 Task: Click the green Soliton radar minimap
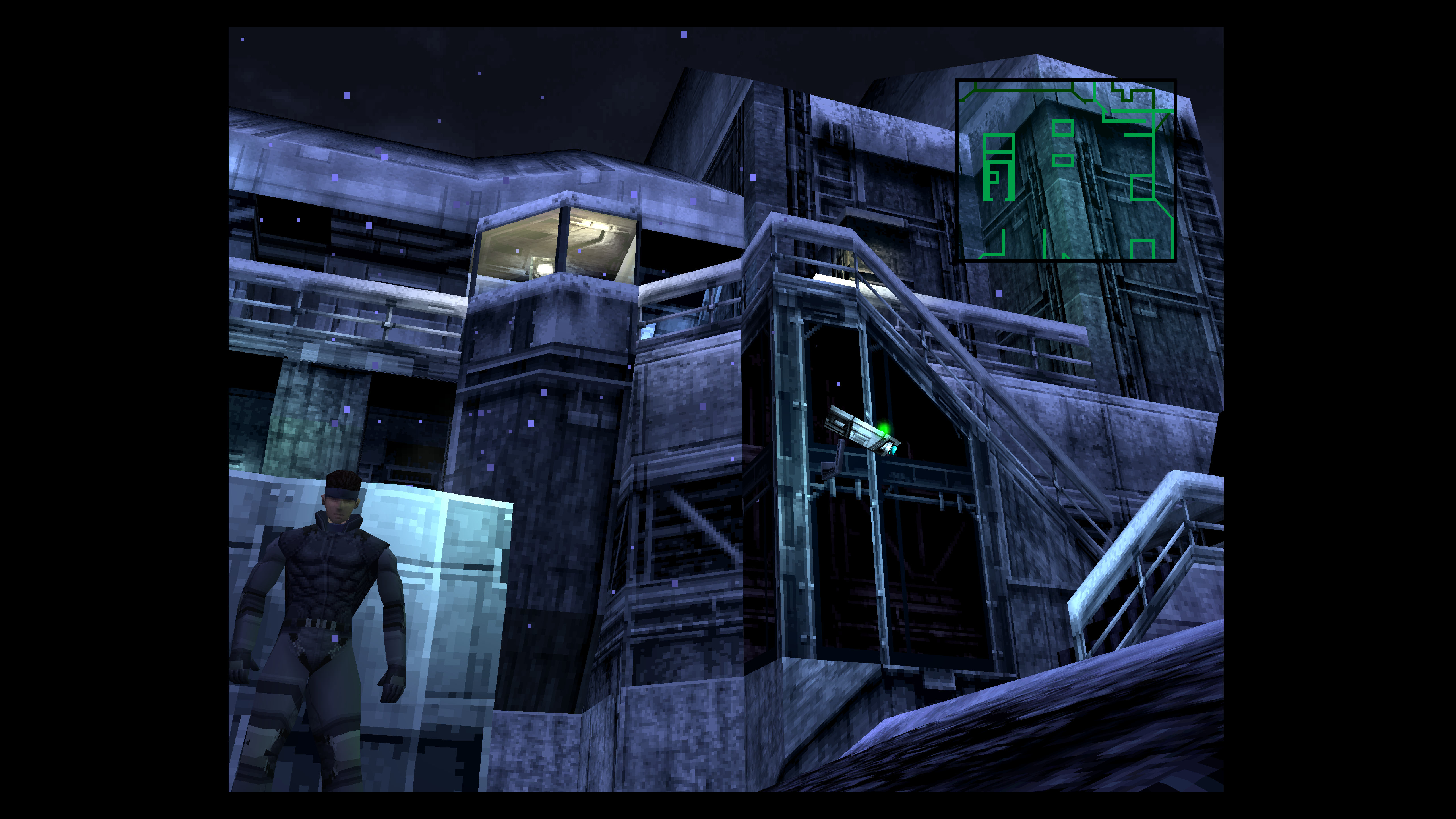pos(1066,170)
